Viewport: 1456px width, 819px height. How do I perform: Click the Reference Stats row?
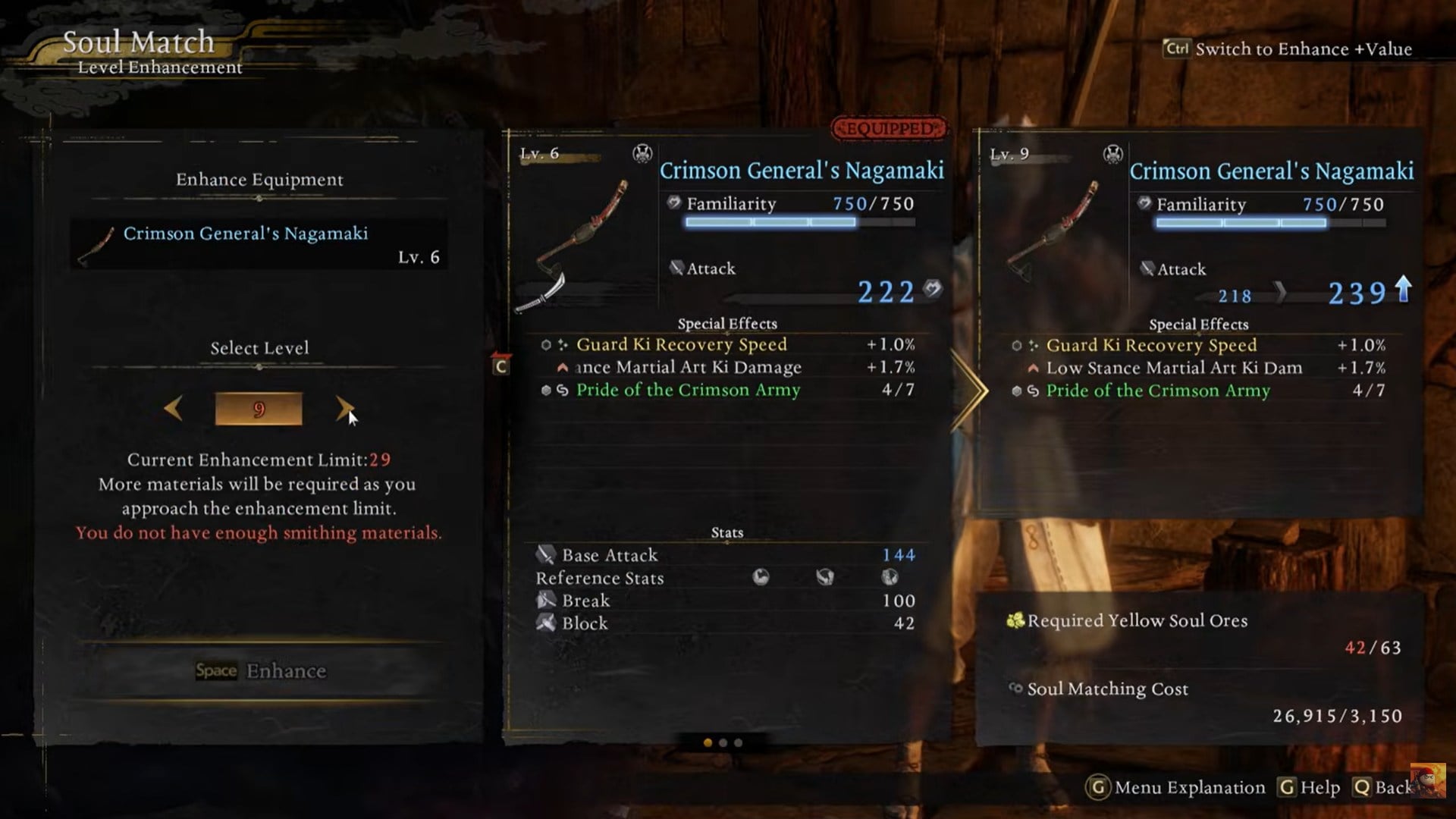(x=726, y=578)
